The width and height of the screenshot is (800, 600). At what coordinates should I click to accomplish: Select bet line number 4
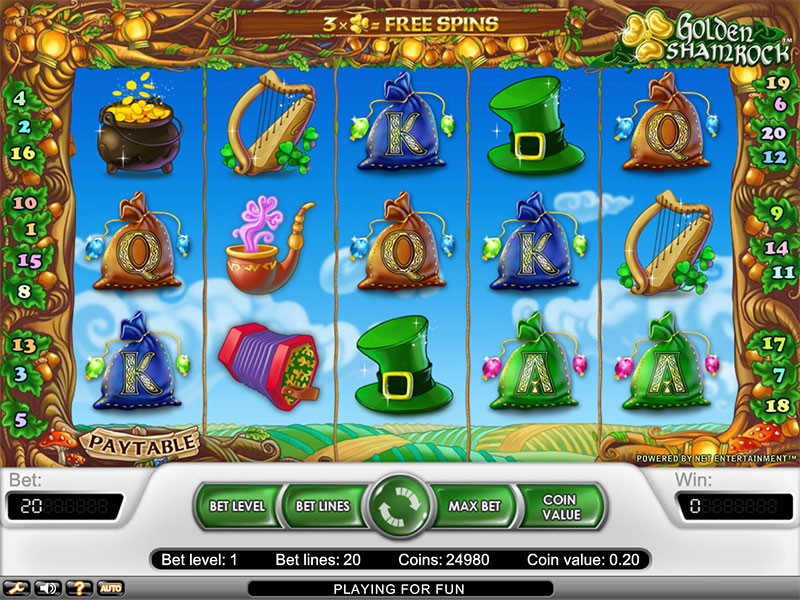click(20, 100)
